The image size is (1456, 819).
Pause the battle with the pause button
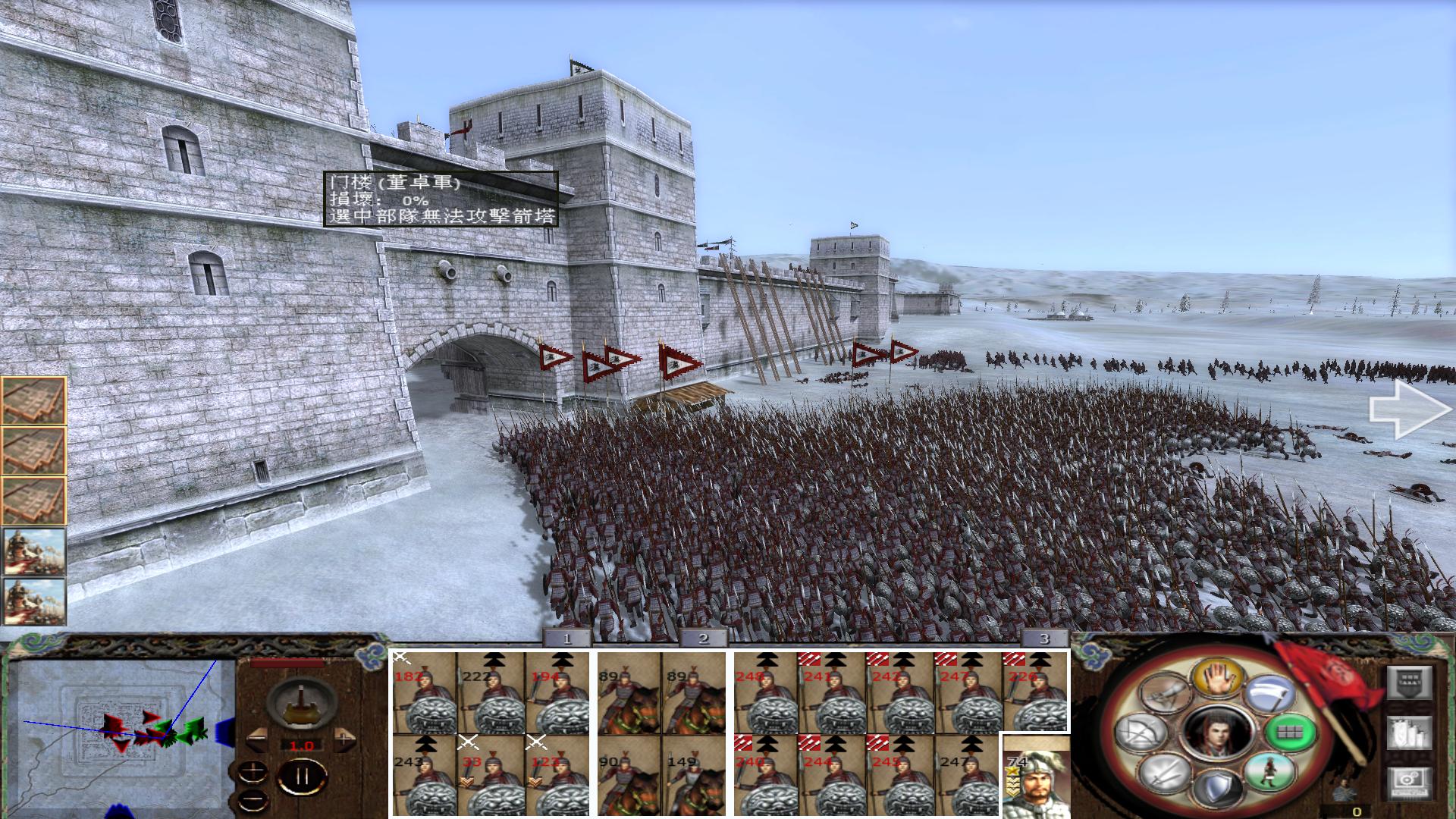302,776
